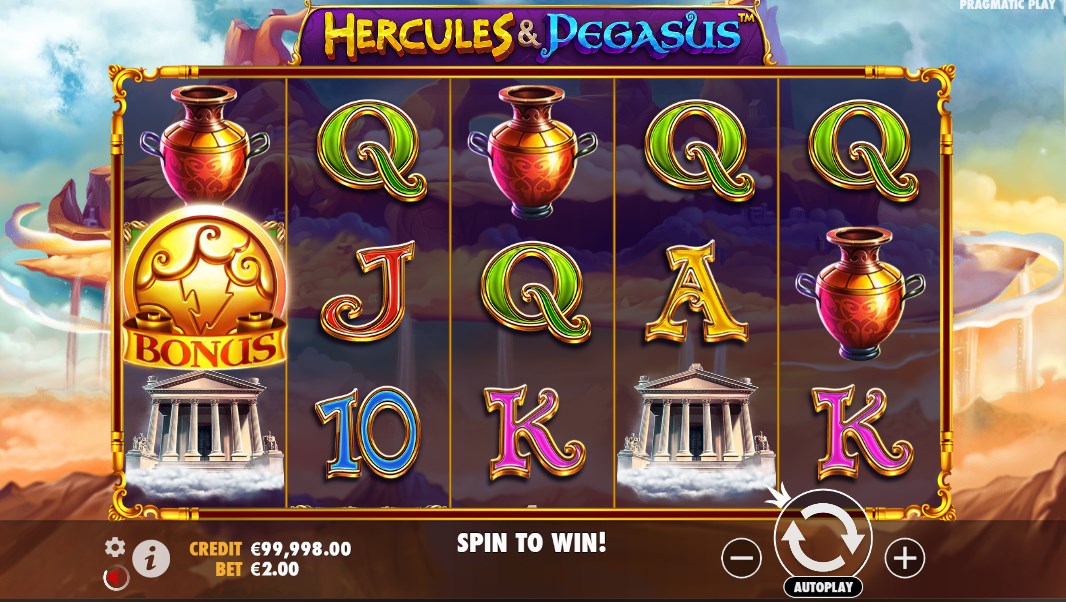Viewport: 1066px width, 602px height.
Task: Increase the bet with the plus button
Action: (x=905, y=558)
